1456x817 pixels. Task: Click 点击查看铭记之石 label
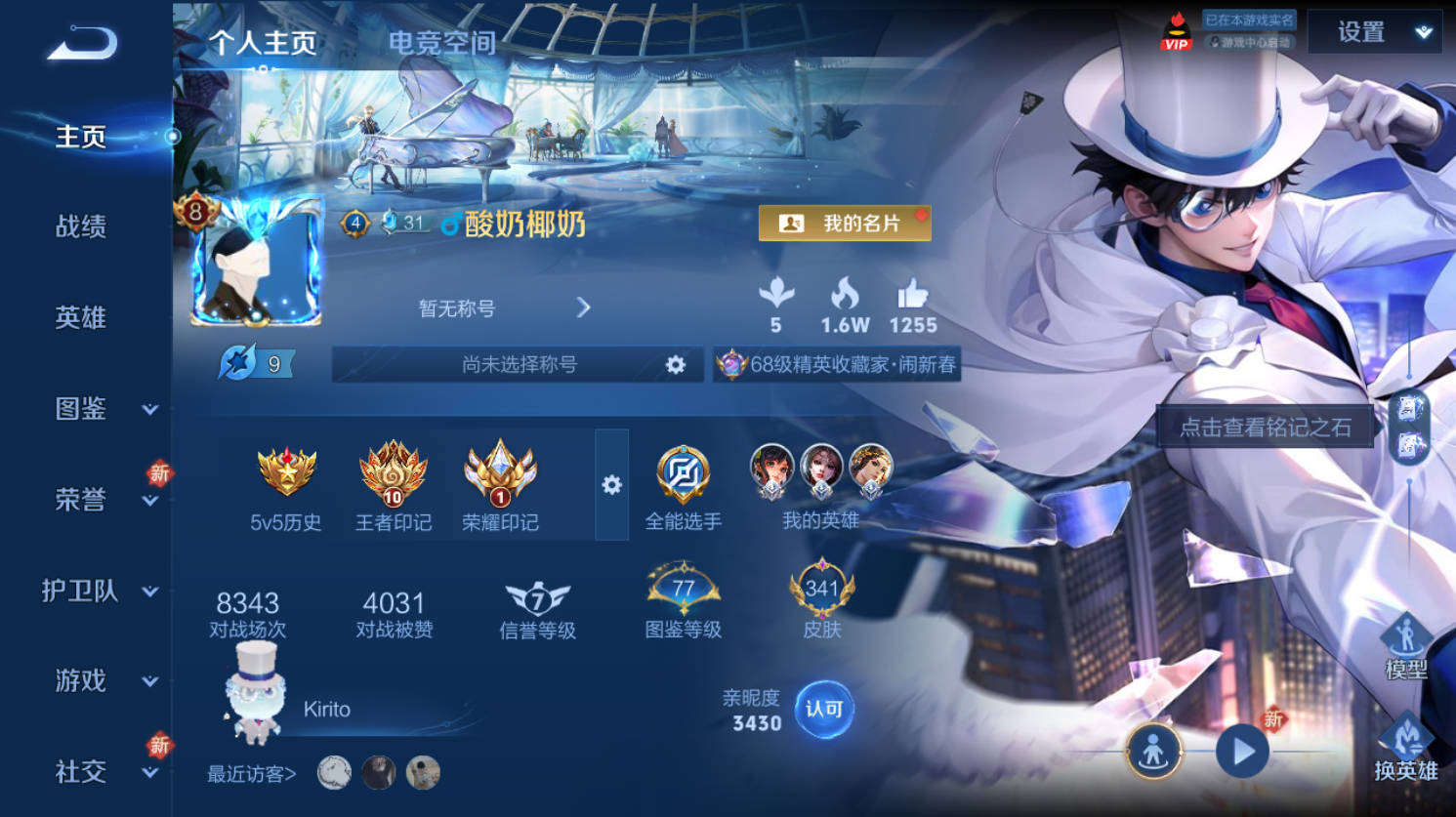pyautogui.click(x=1266, y=427)
